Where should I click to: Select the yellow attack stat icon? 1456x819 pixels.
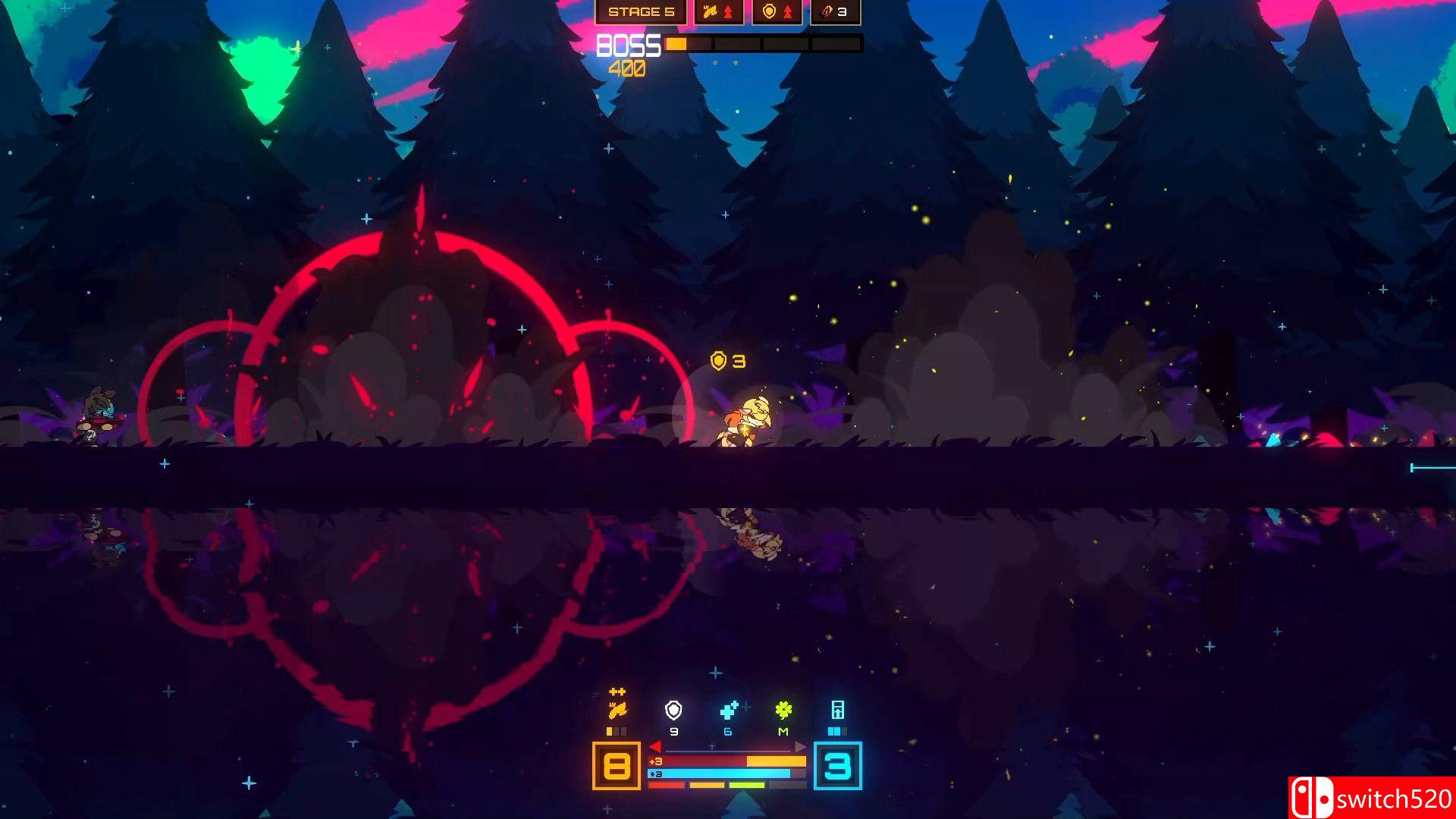tap(617, 710)
